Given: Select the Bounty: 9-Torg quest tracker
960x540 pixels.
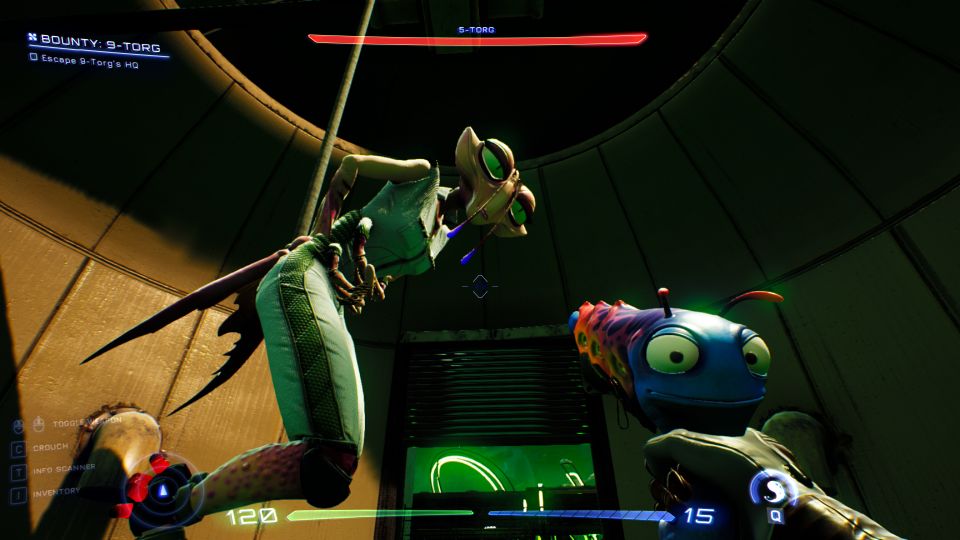Looking at the screenshot, I should (96, 43).
